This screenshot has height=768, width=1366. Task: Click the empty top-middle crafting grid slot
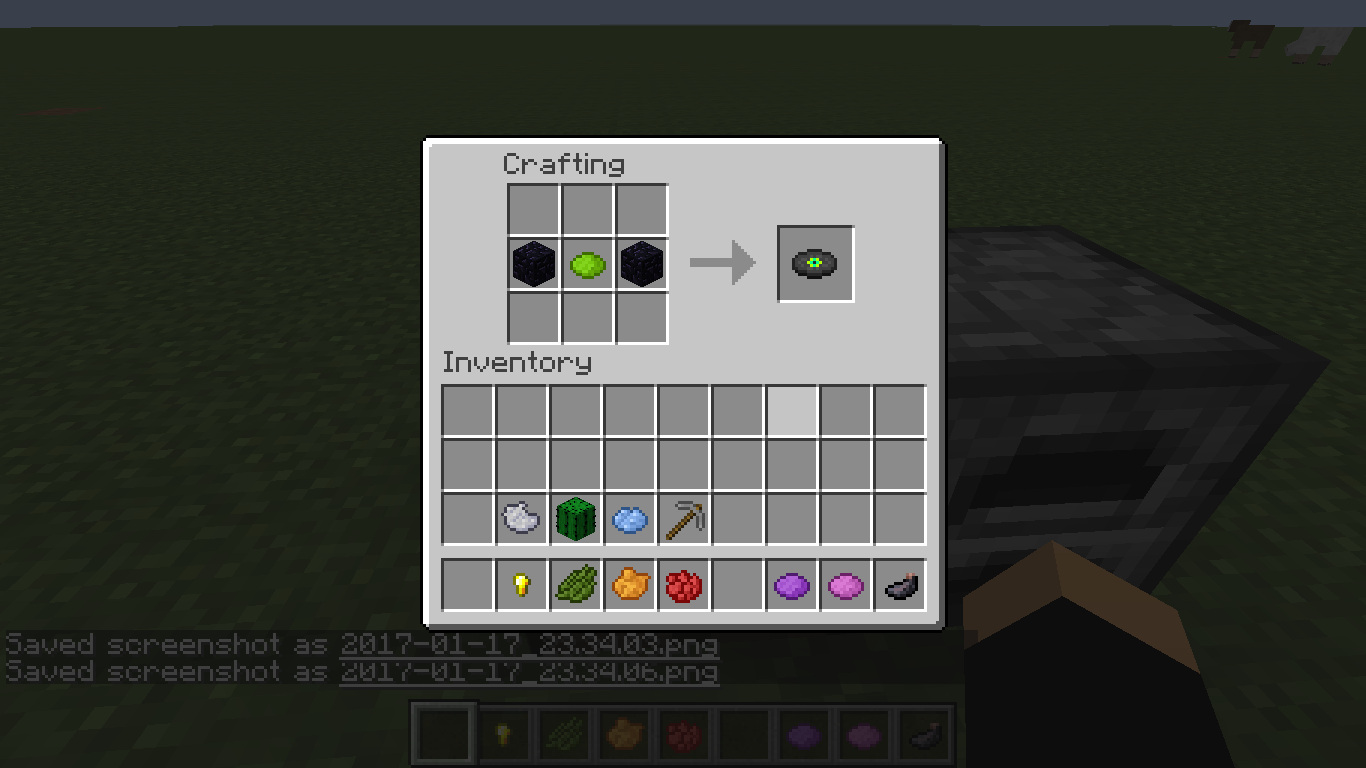pyautogui.click(x=587, y=209)
